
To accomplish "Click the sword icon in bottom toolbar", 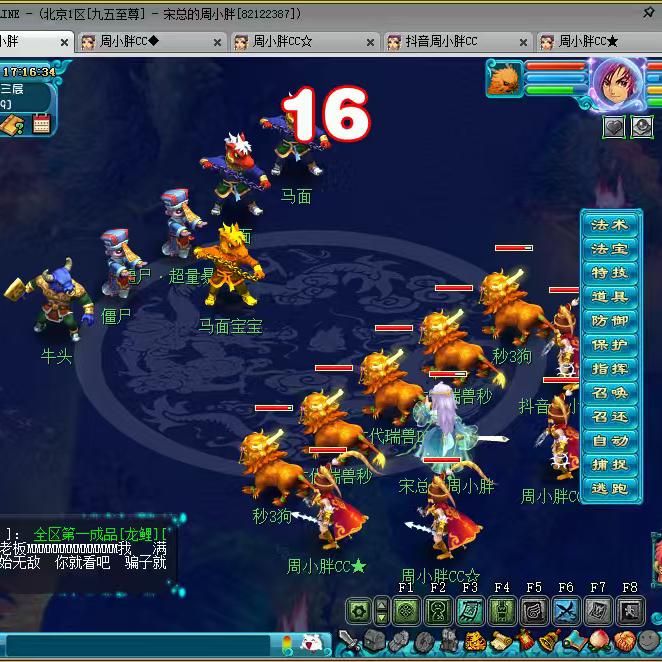I will [349, 641].
